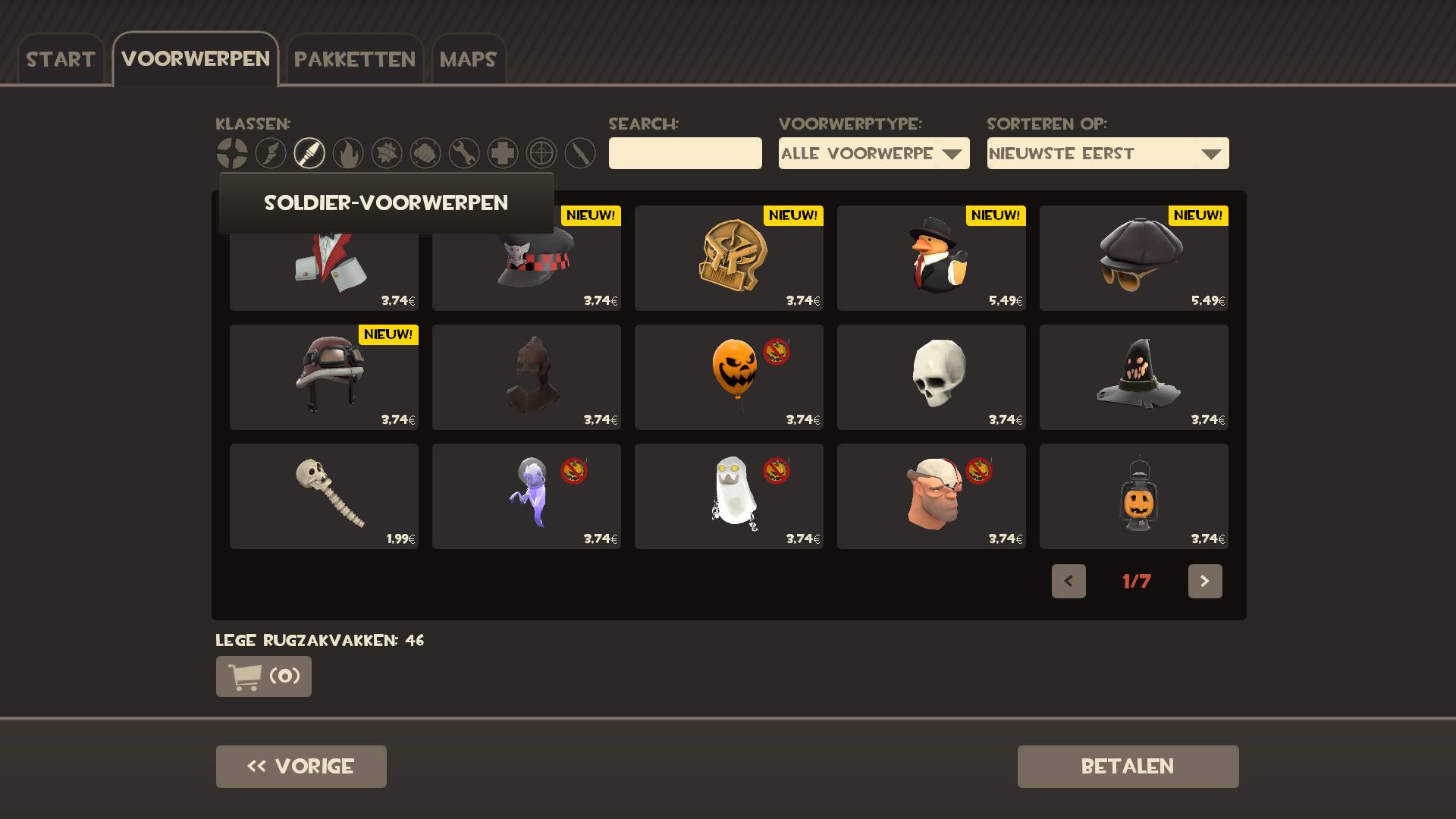The image size is (1456, 819).
Task: Go to the next item page
Action: (1204, 581)
